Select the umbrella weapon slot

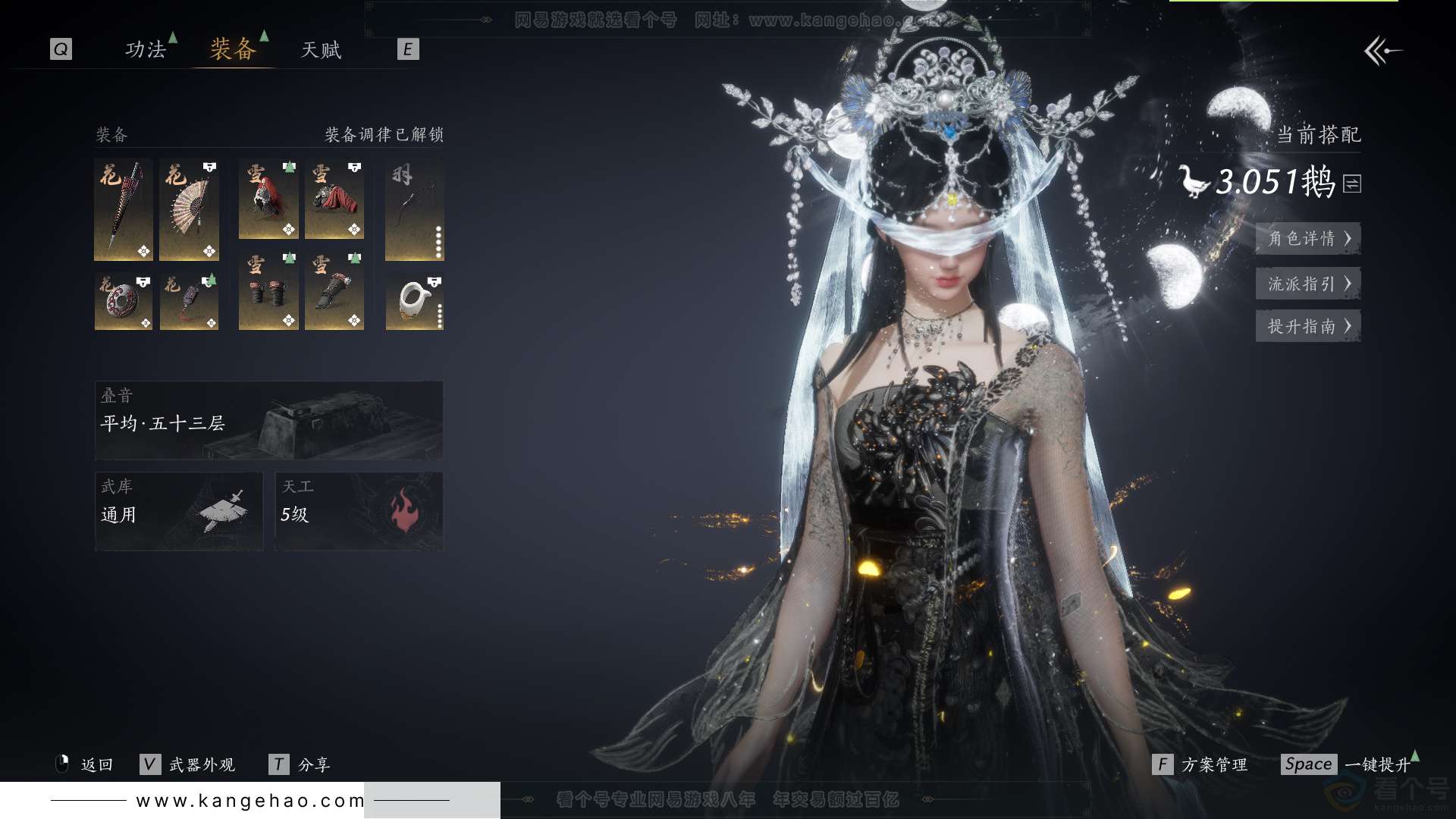click(124, 209)
